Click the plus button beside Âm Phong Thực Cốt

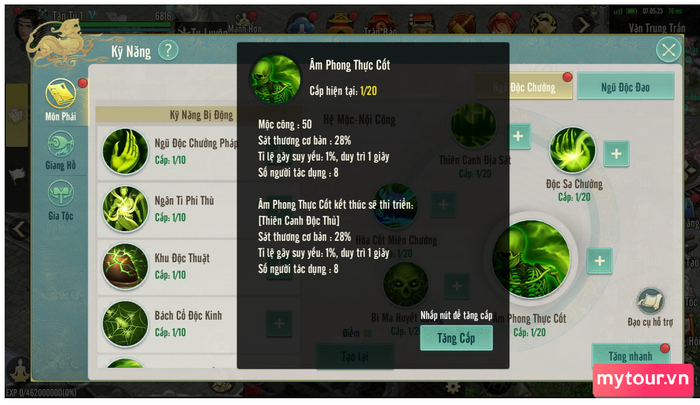599,261
